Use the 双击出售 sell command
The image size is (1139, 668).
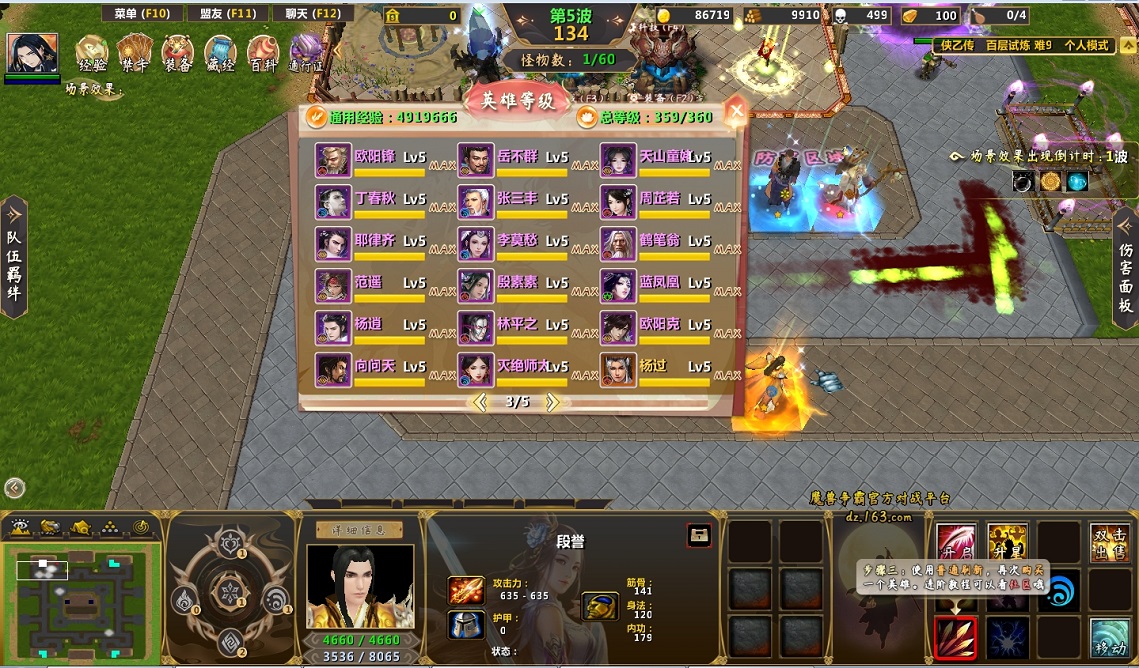[1109, 542]
